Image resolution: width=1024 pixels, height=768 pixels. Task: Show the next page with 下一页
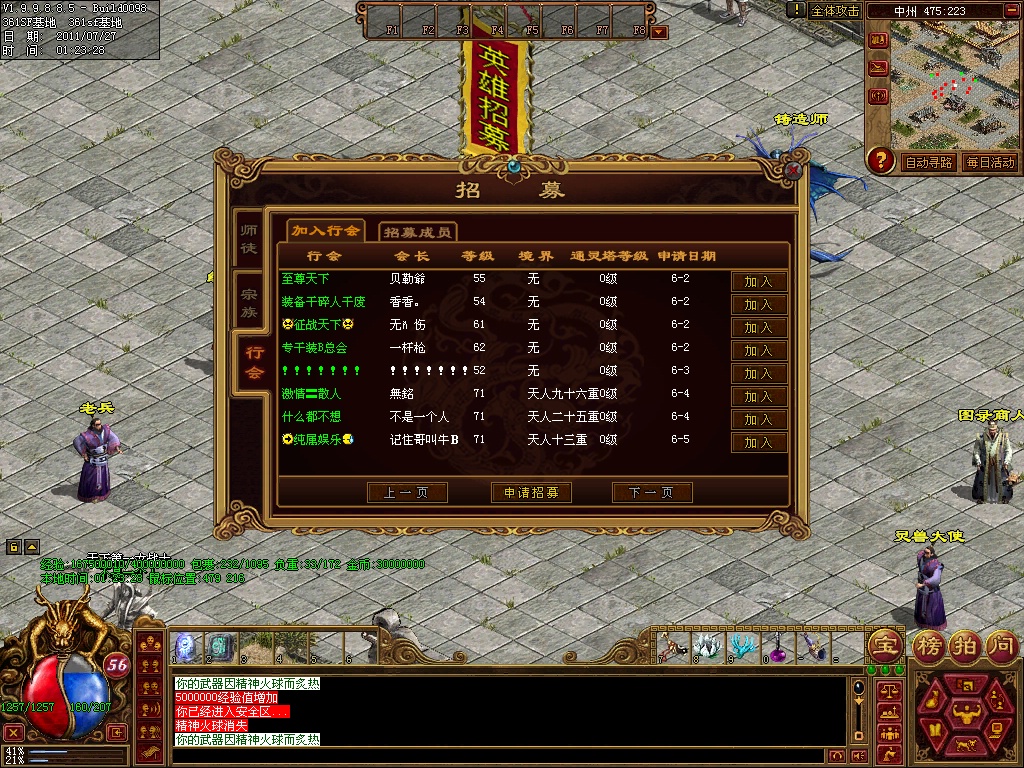click(652, 493)
